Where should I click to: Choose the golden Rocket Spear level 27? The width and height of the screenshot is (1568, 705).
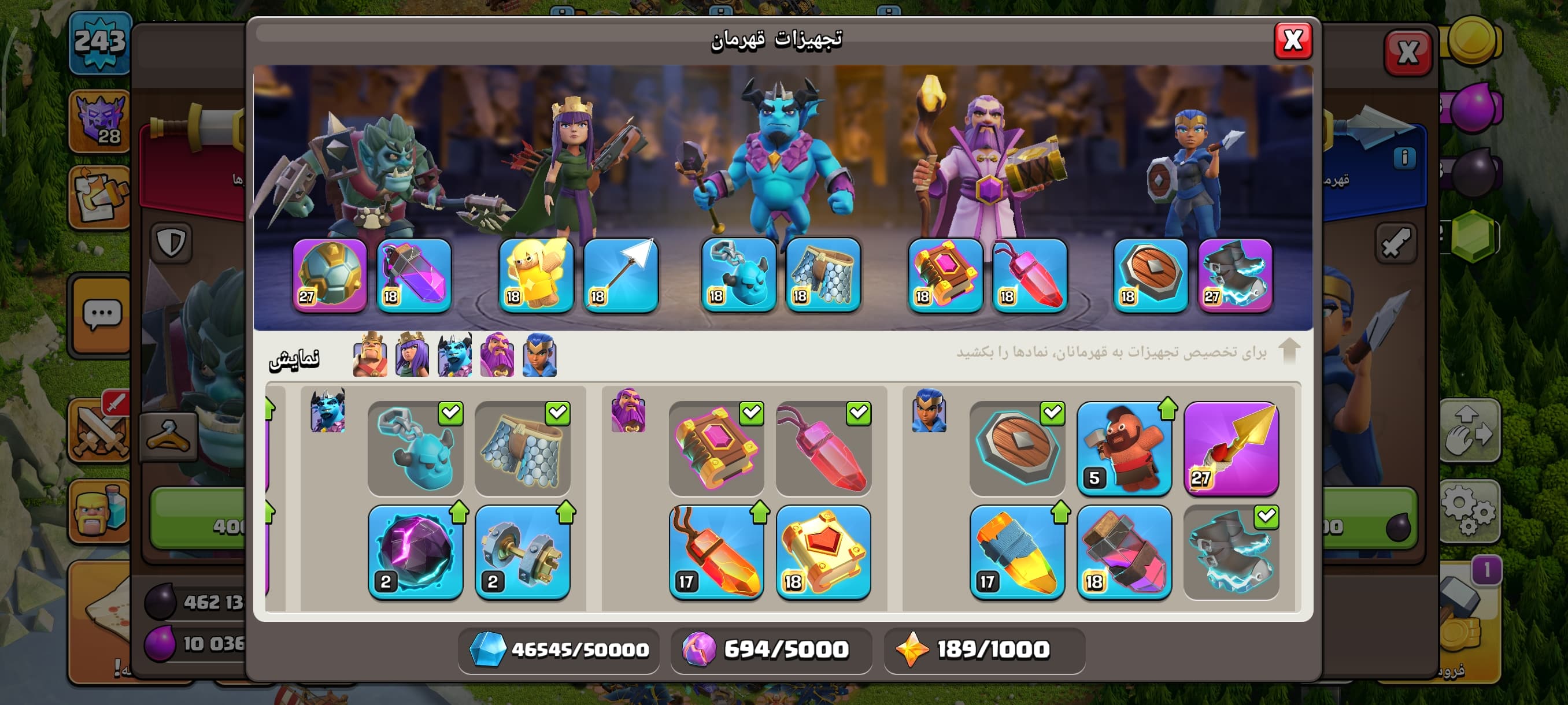[1231, 449]
